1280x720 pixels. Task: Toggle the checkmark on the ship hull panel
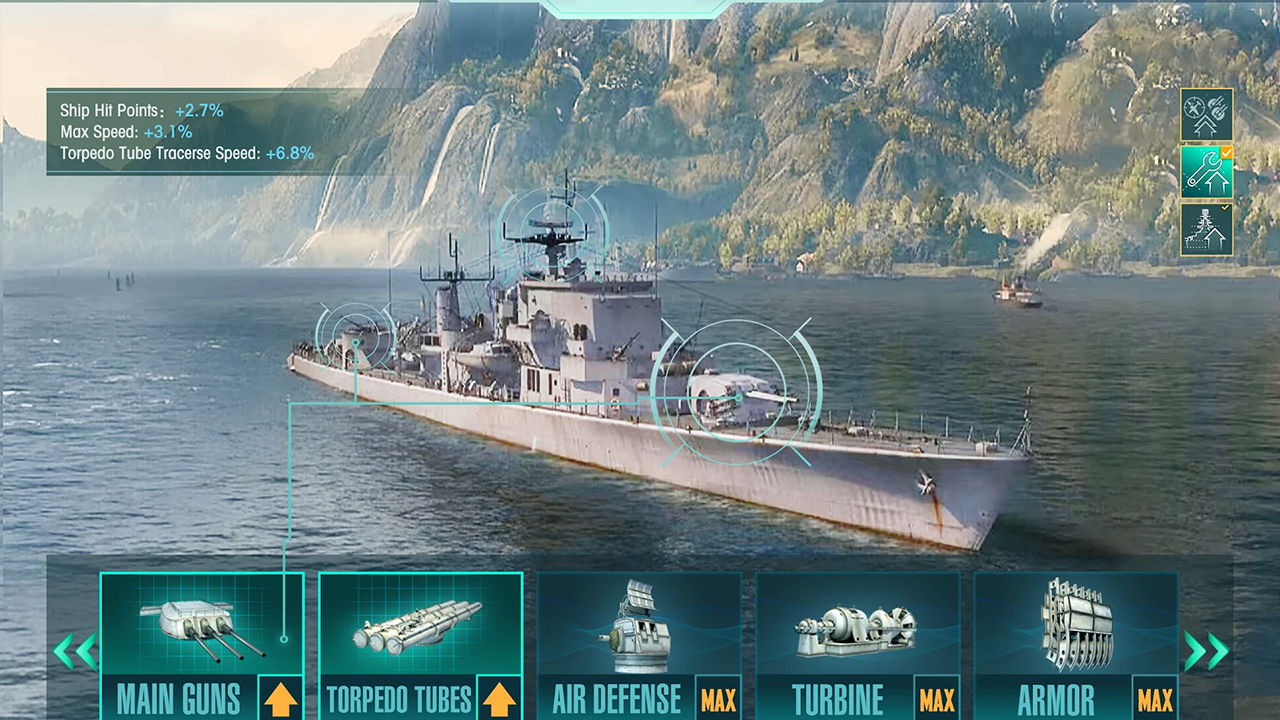point(1227,206)
